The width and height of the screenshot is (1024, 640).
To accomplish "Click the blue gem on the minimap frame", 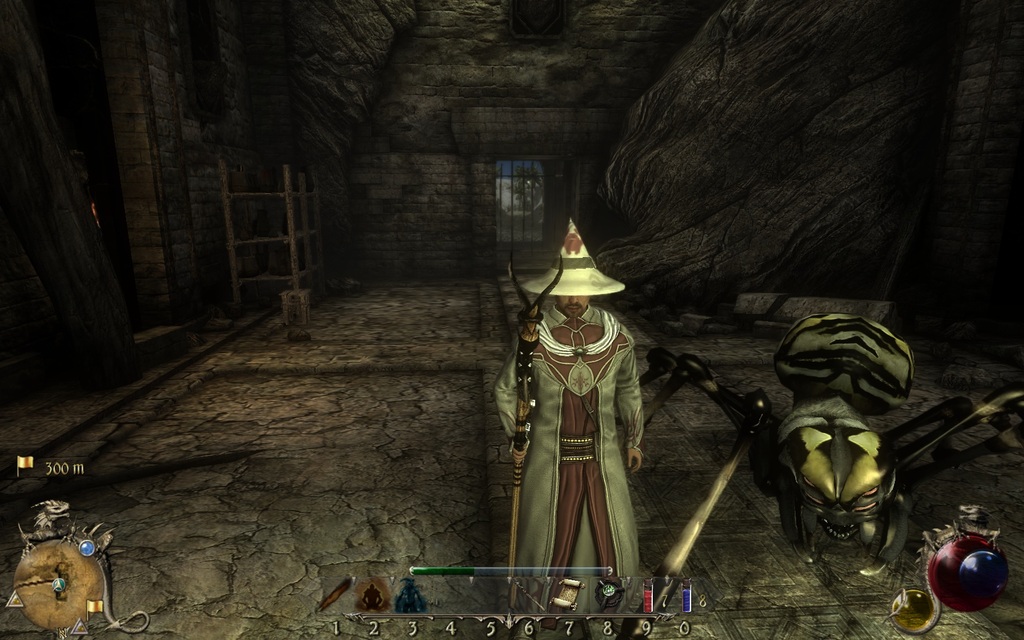I will 87,547.
